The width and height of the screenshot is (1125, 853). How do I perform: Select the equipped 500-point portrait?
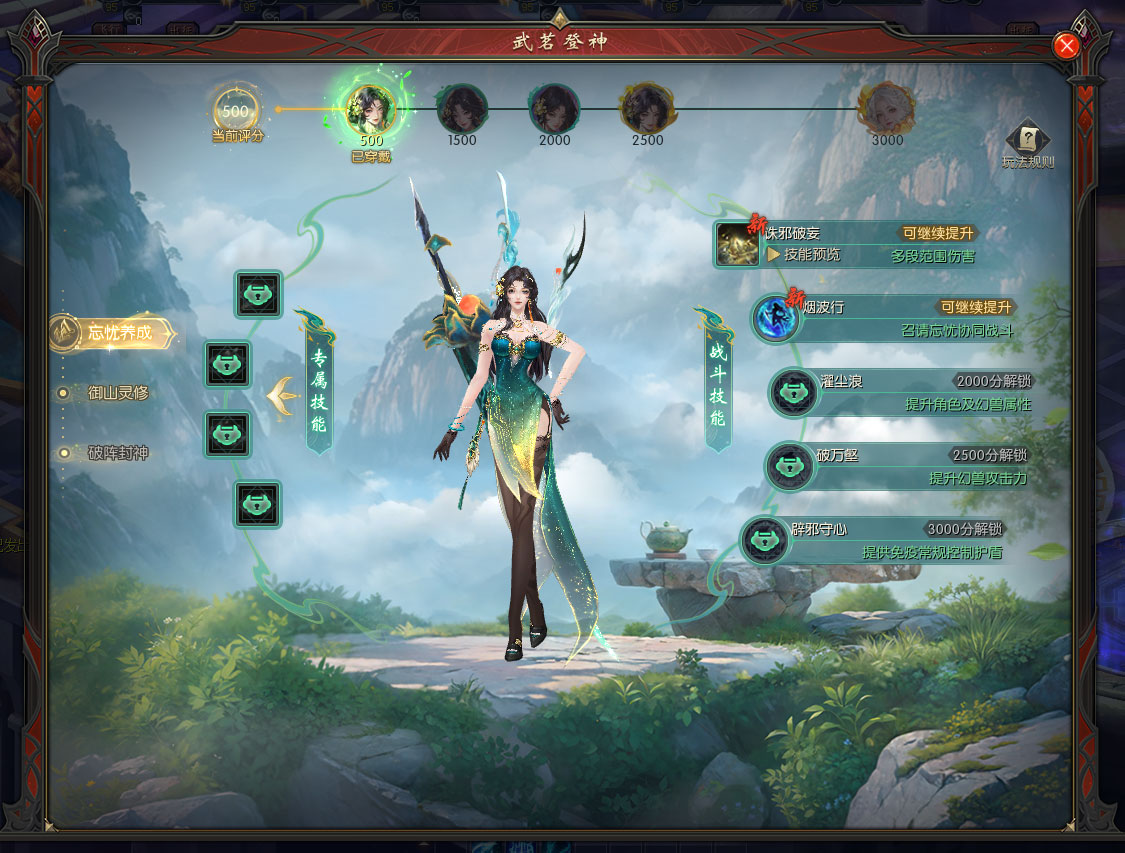point(370,108)
